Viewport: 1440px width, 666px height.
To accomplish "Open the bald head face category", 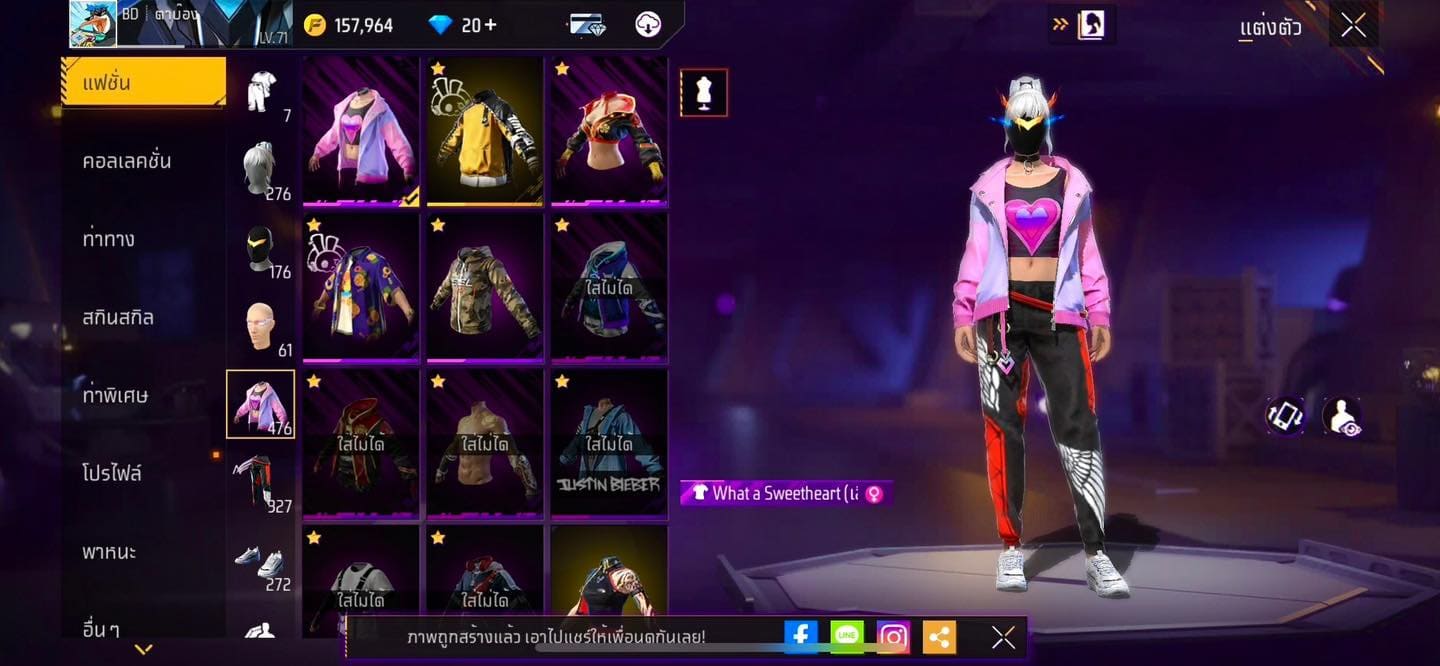I will click(x=260, y=326).
